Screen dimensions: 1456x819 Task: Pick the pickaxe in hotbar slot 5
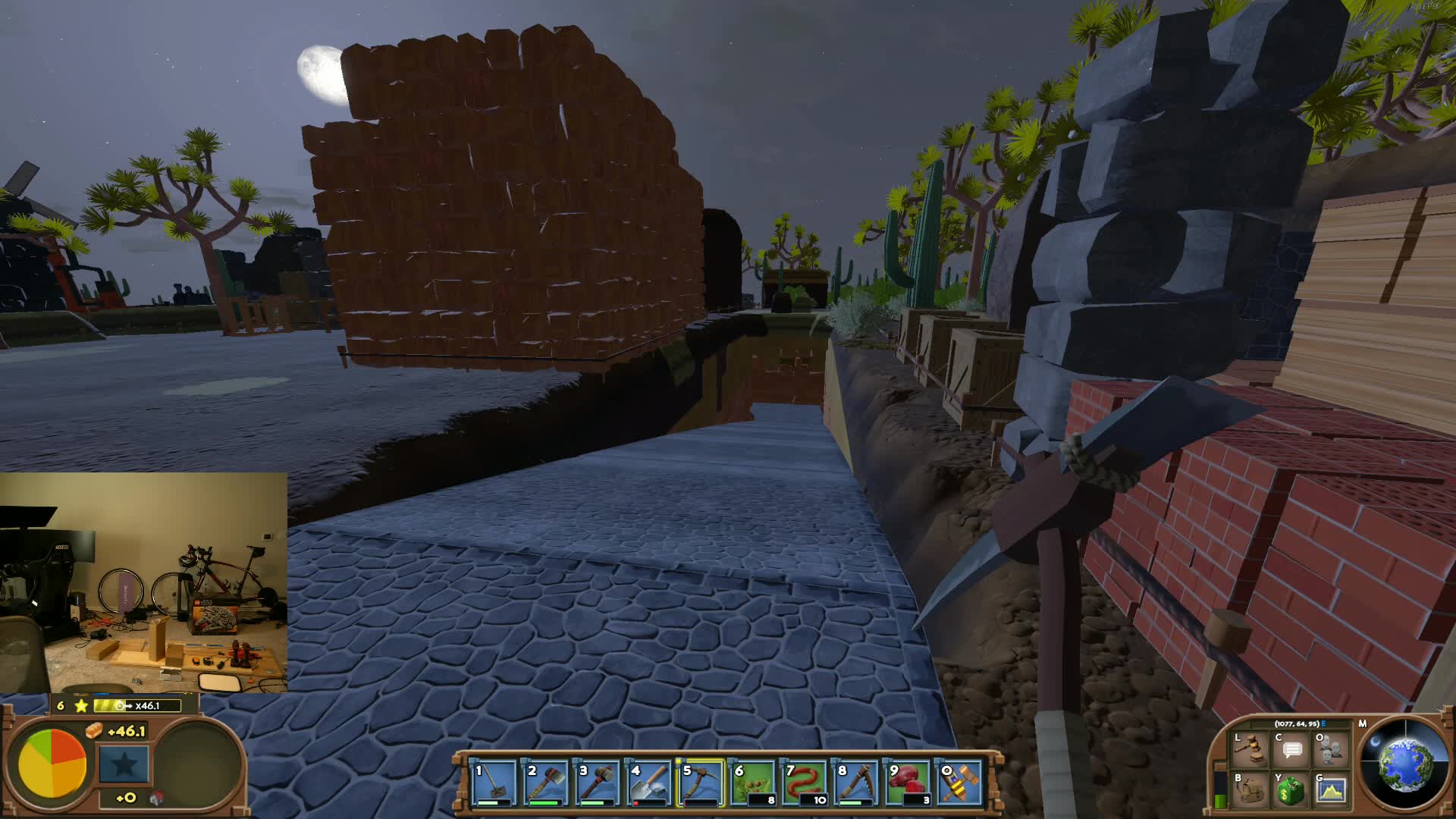pyautogui.click(x=701, y=783)
